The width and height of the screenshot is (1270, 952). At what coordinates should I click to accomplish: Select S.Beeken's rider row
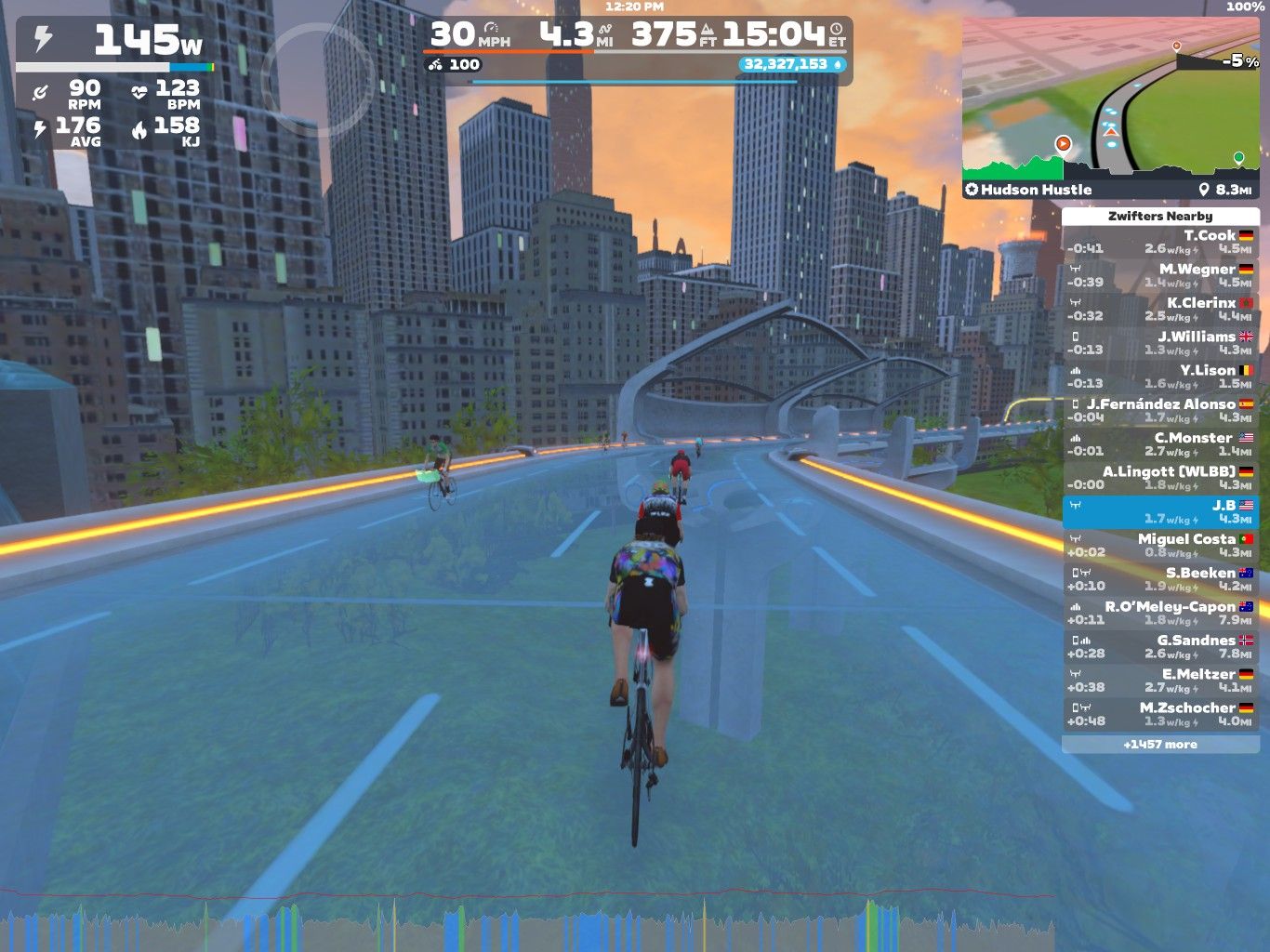1160,579
